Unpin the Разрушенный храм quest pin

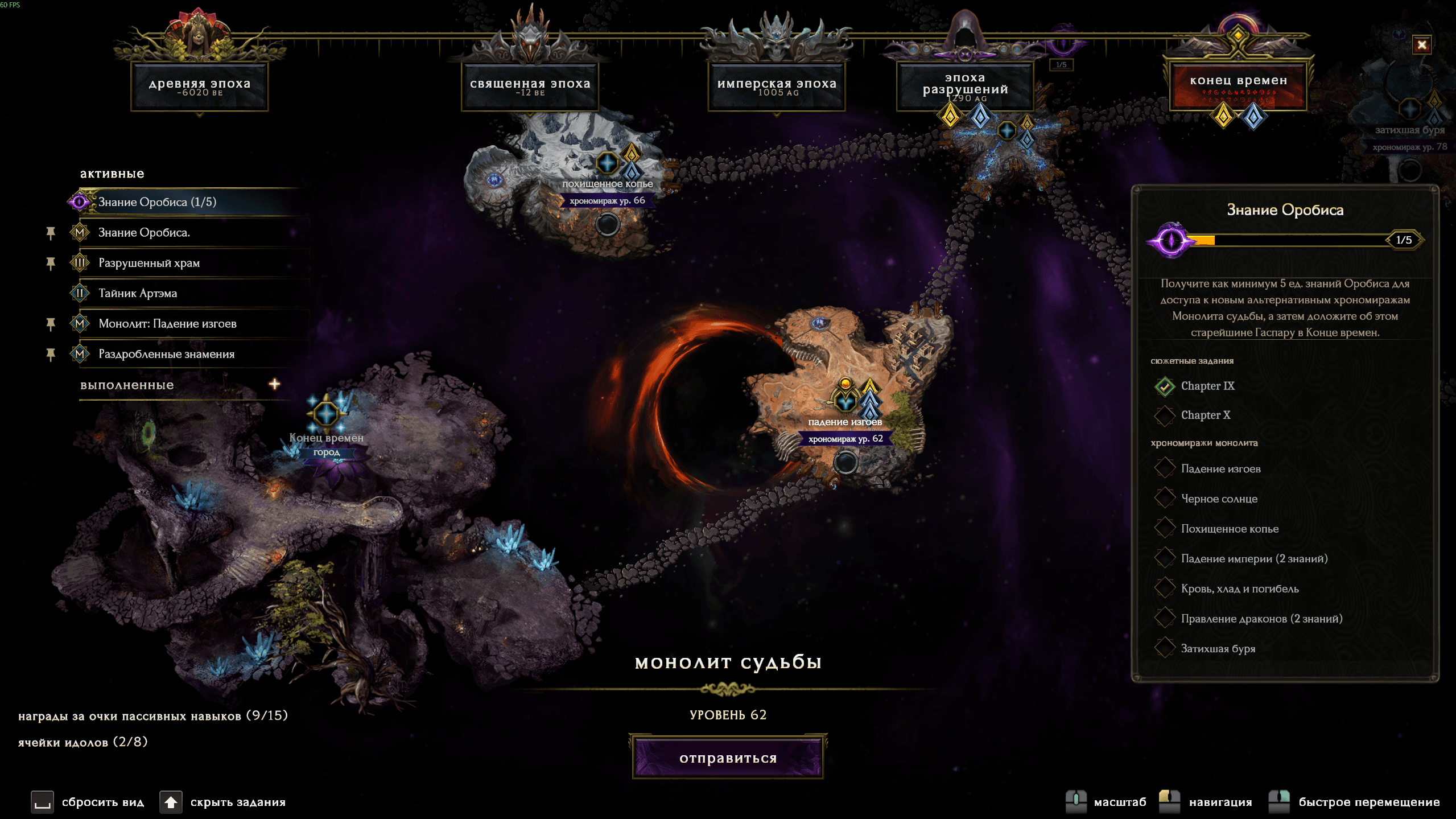(x=51, y=263)
